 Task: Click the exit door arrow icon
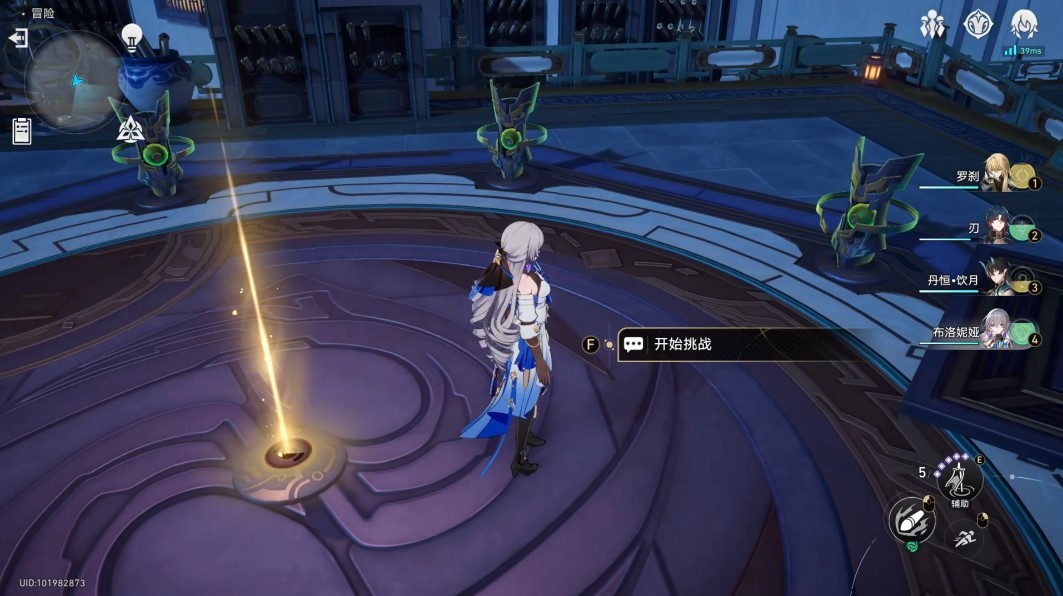click(x=18, y=38)
